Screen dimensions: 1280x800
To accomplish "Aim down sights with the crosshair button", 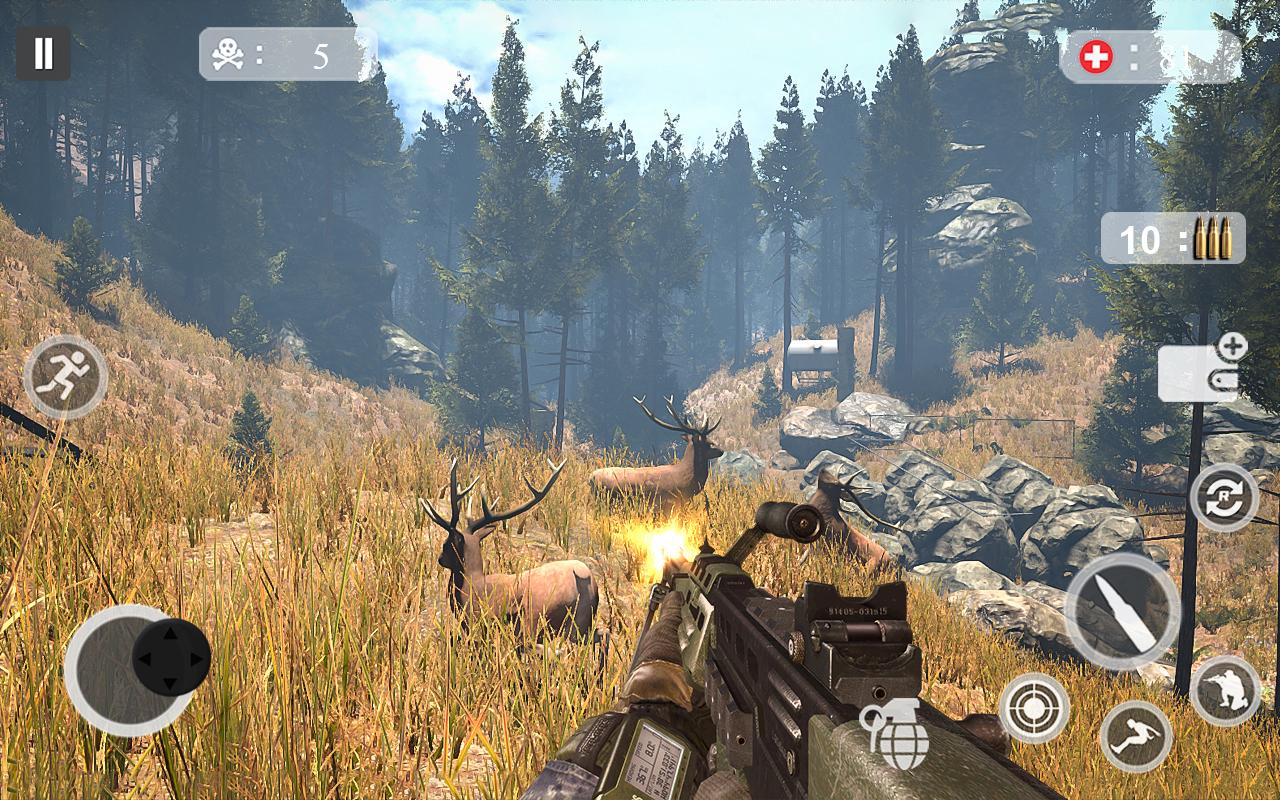I will tap(1034, 708).
